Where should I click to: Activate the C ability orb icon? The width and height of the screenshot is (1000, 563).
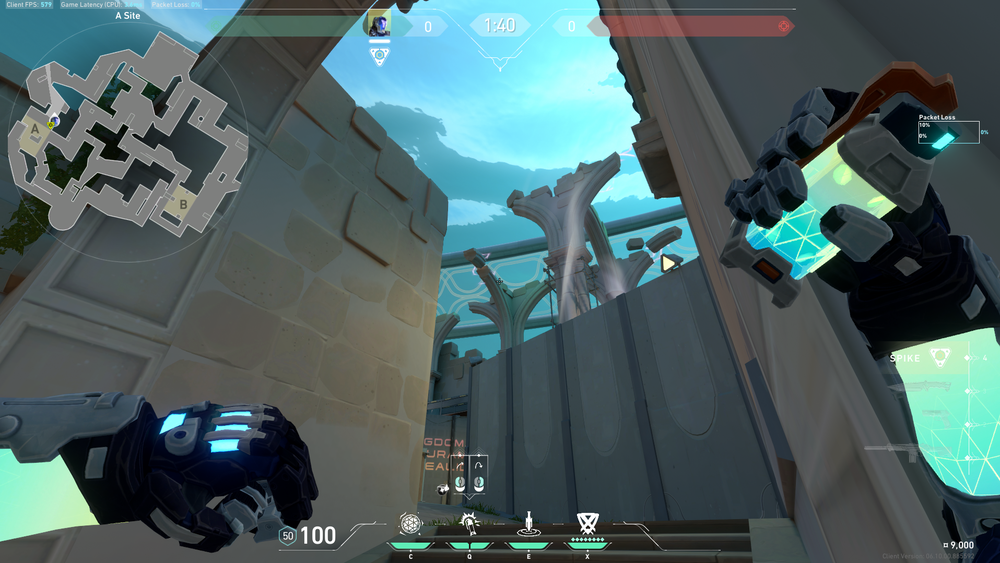pyautogui.click(x=410, y=522)
